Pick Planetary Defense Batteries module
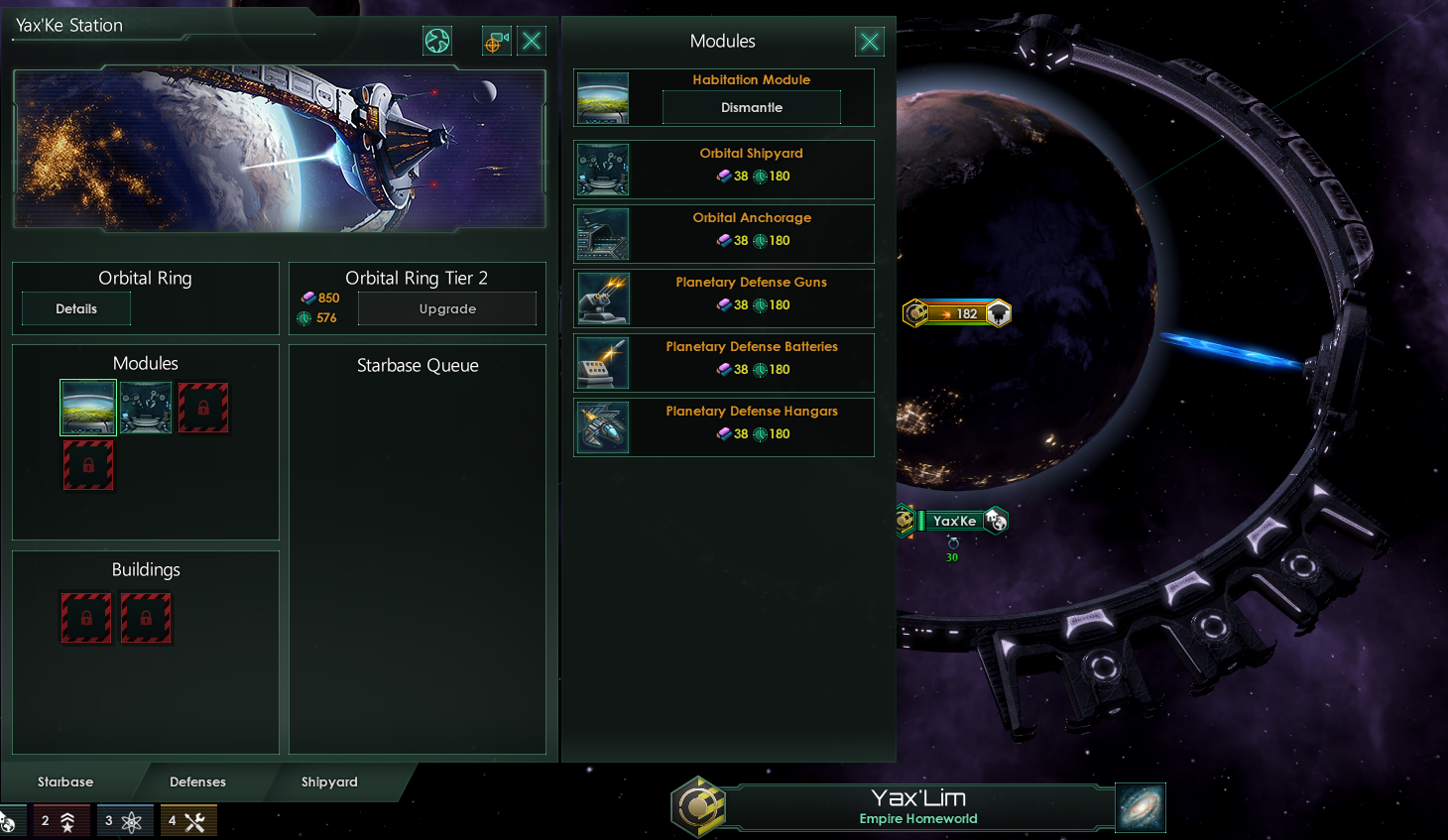Viewport: 1448px width, 840px height. 724,363
